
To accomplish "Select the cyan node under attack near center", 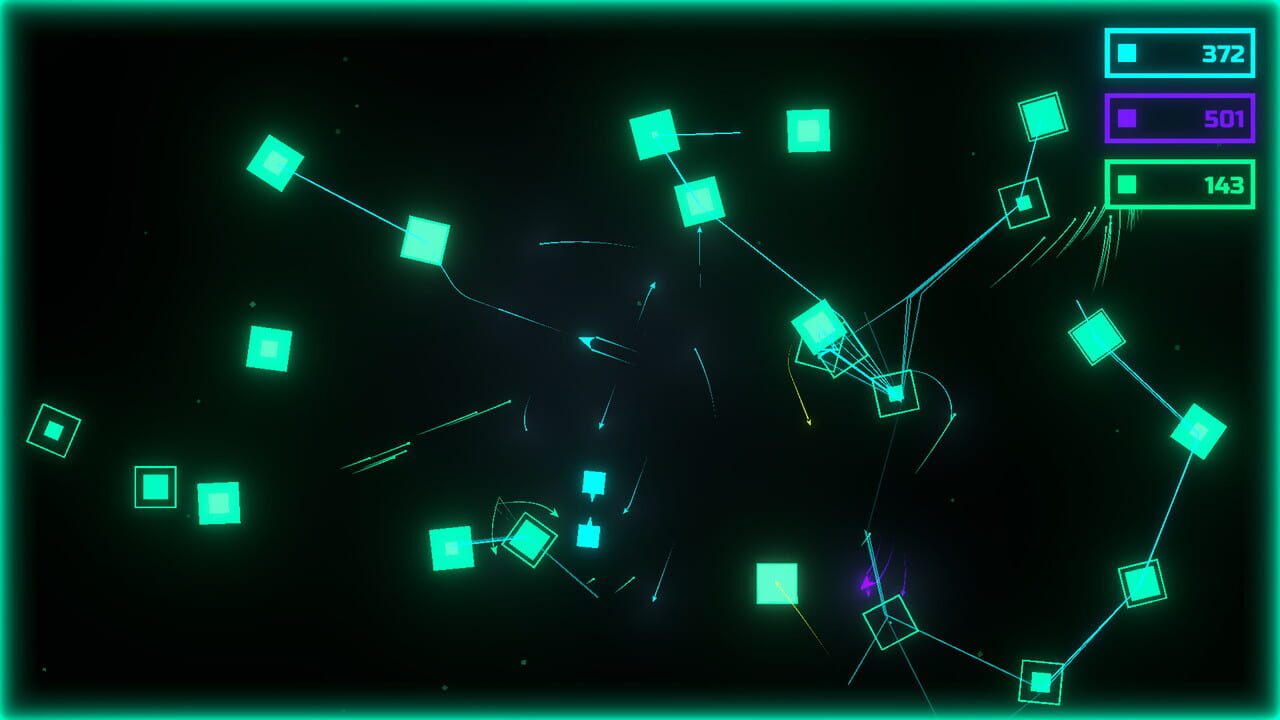I will coord(893,396).
